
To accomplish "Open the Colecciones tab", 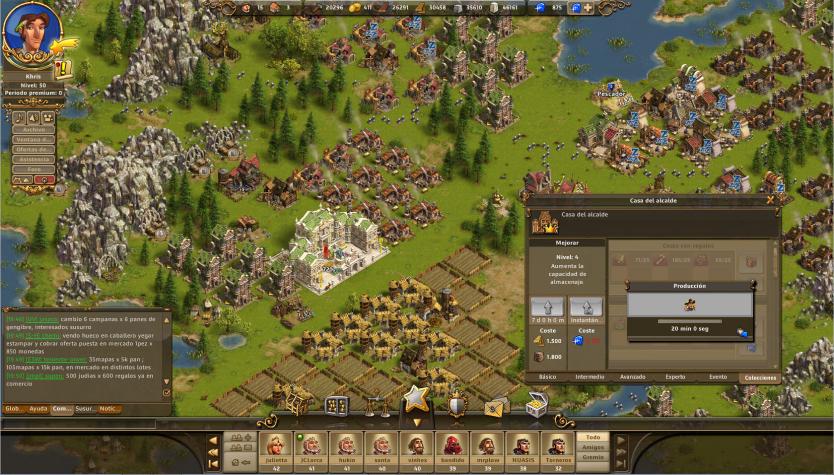I will (759, 377).
